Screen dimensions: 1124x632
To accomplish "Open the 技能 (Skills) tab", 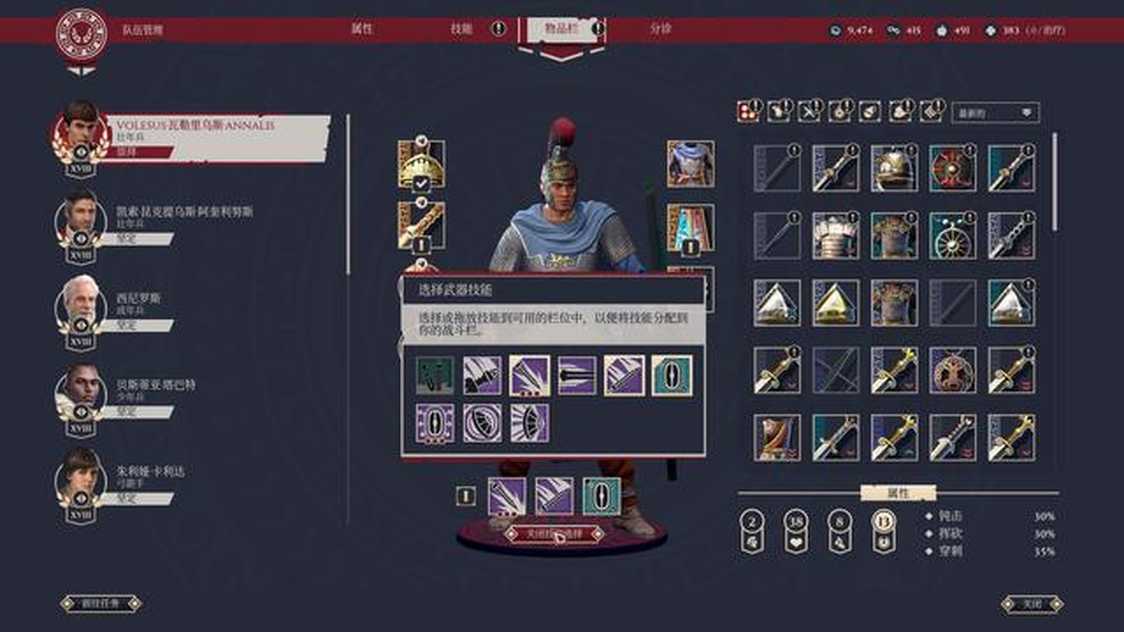I will coord(461,29).
